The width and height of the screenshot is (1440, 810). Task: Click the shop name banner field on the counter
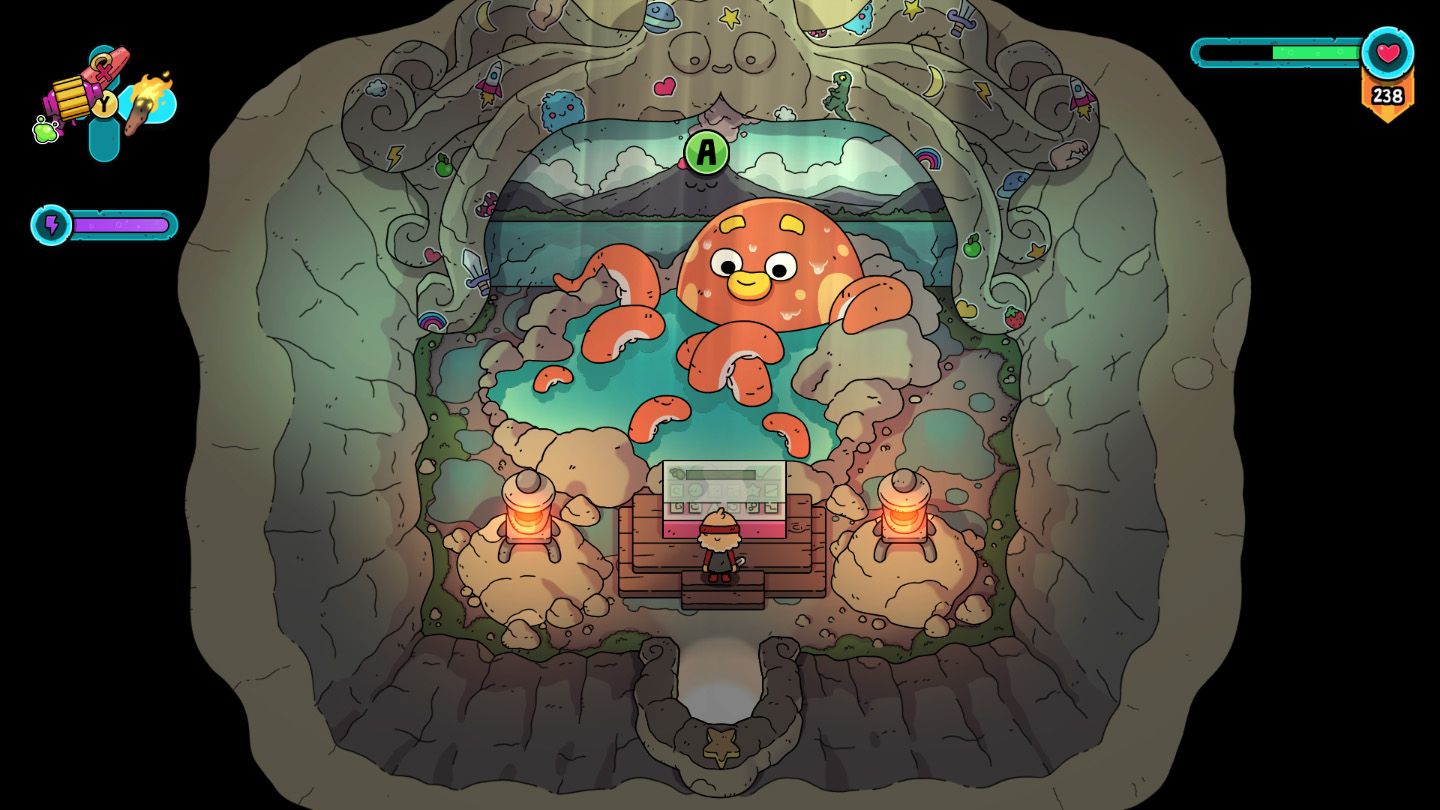719,474
